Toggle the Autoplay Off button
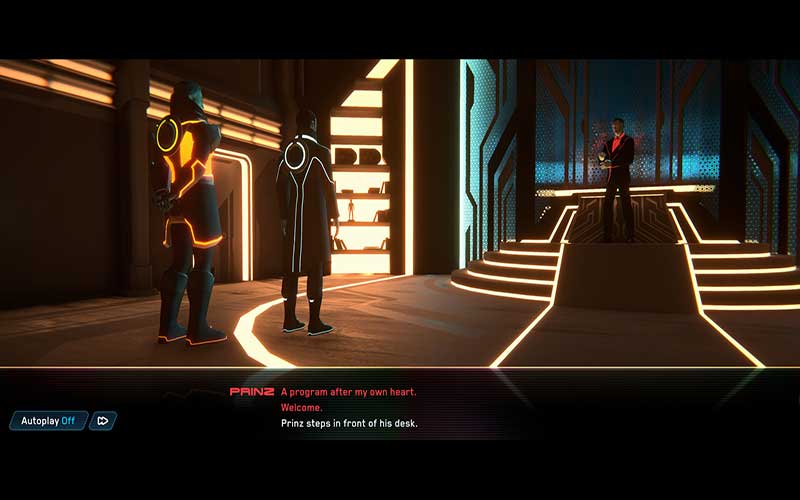The height and width of the screenshot is (500, 800). [49, 421]
